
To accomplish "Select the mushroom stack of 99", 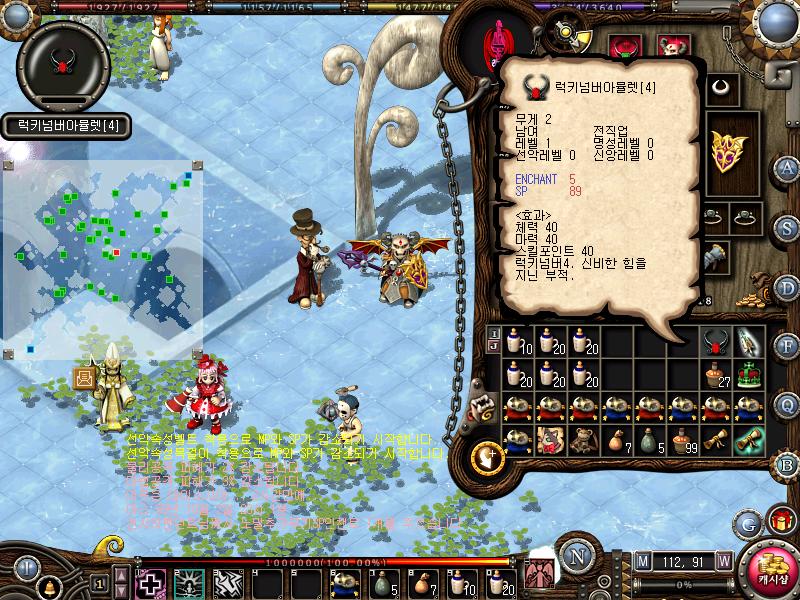I will coord(682,440).
